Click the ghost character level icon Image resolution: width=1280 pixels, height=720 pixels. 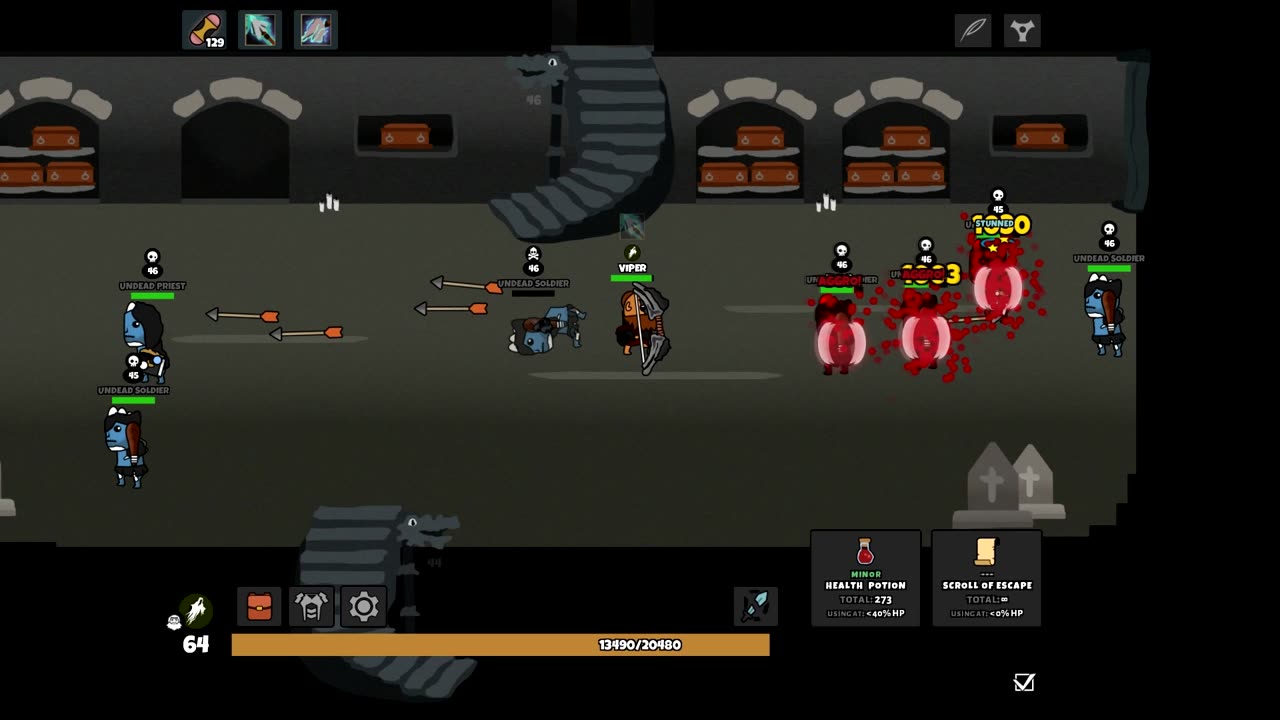tap(195, 611)
